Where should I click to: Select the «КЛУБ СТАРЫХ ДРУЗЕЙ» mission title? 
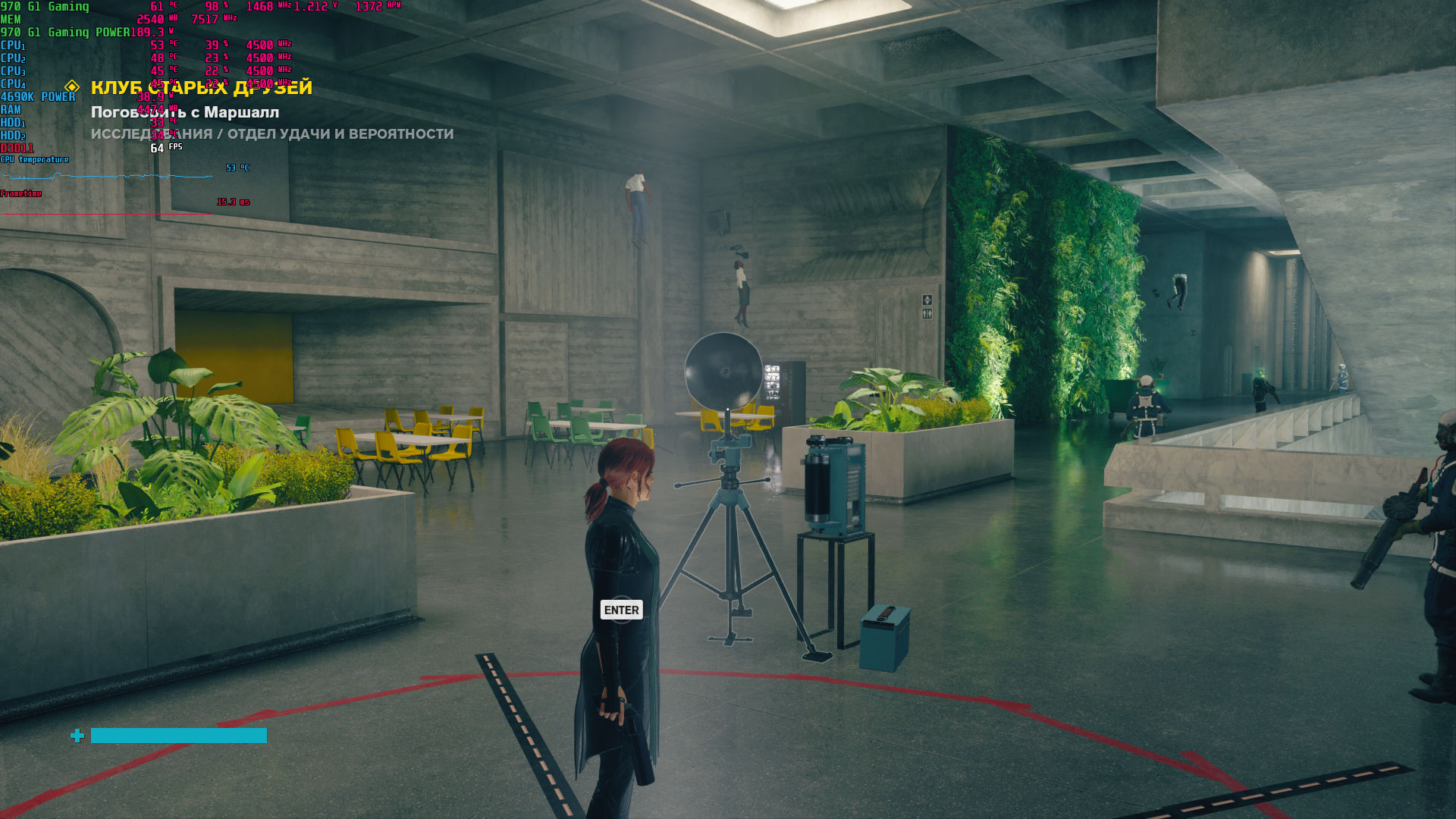point(201,88)
